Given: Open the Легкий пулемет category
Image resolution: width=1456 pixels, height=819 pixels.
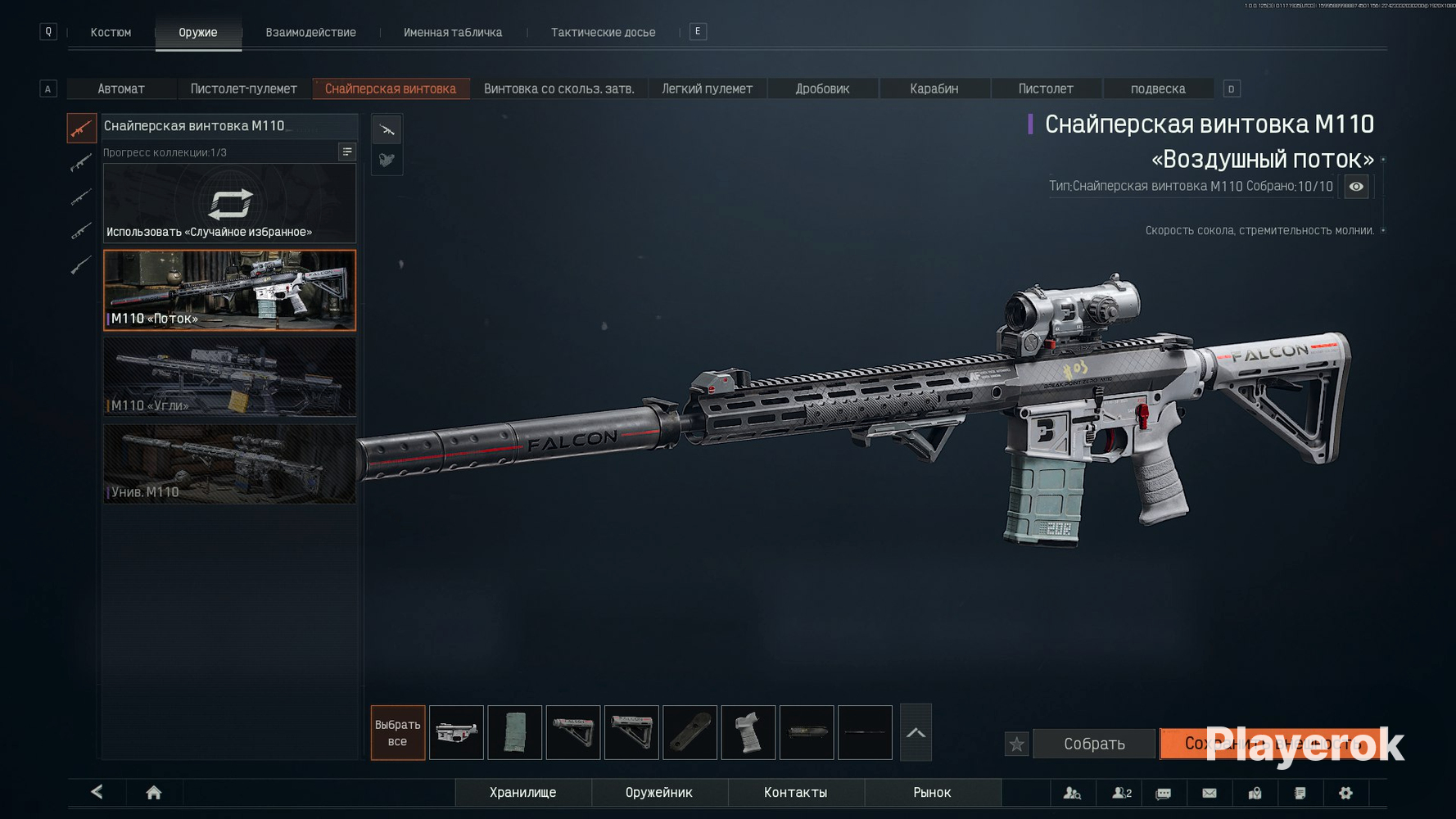Looking at the screenshot, I should click(x=707, y=88).
